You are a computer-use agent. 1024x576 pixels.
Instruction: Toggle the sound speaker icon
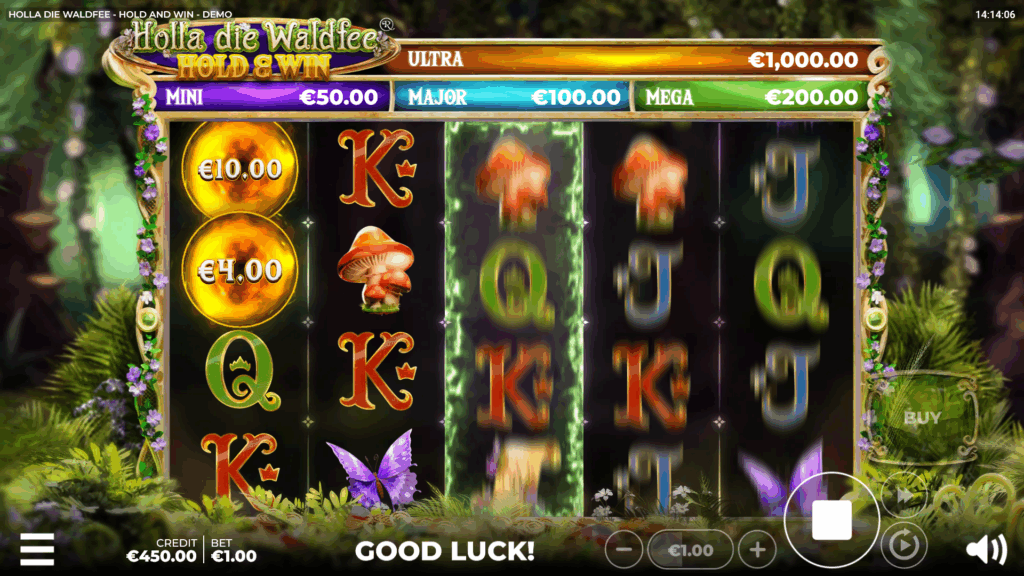point(986,548)
